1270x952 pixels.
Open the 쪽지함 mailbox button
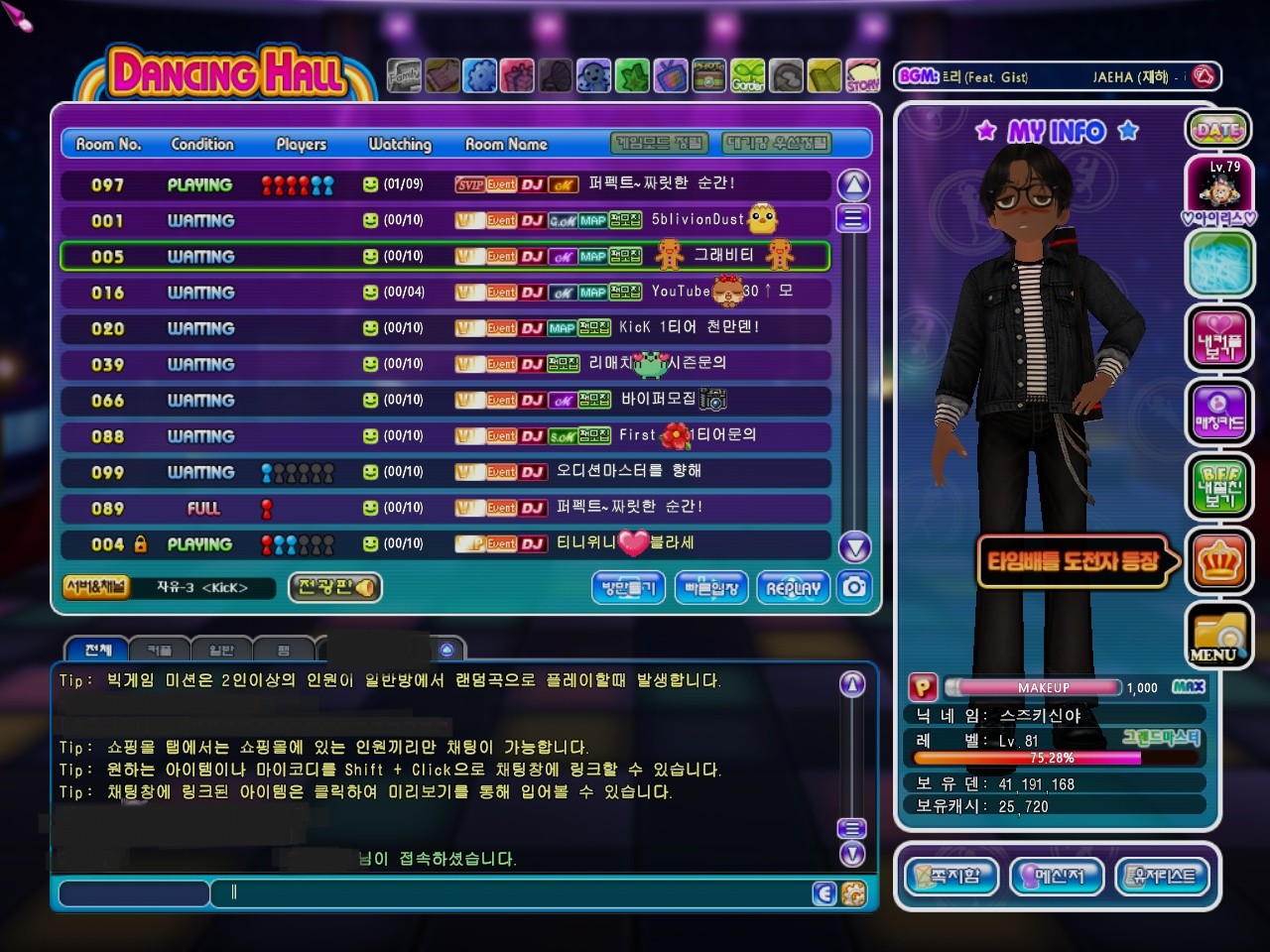[951, 876]
